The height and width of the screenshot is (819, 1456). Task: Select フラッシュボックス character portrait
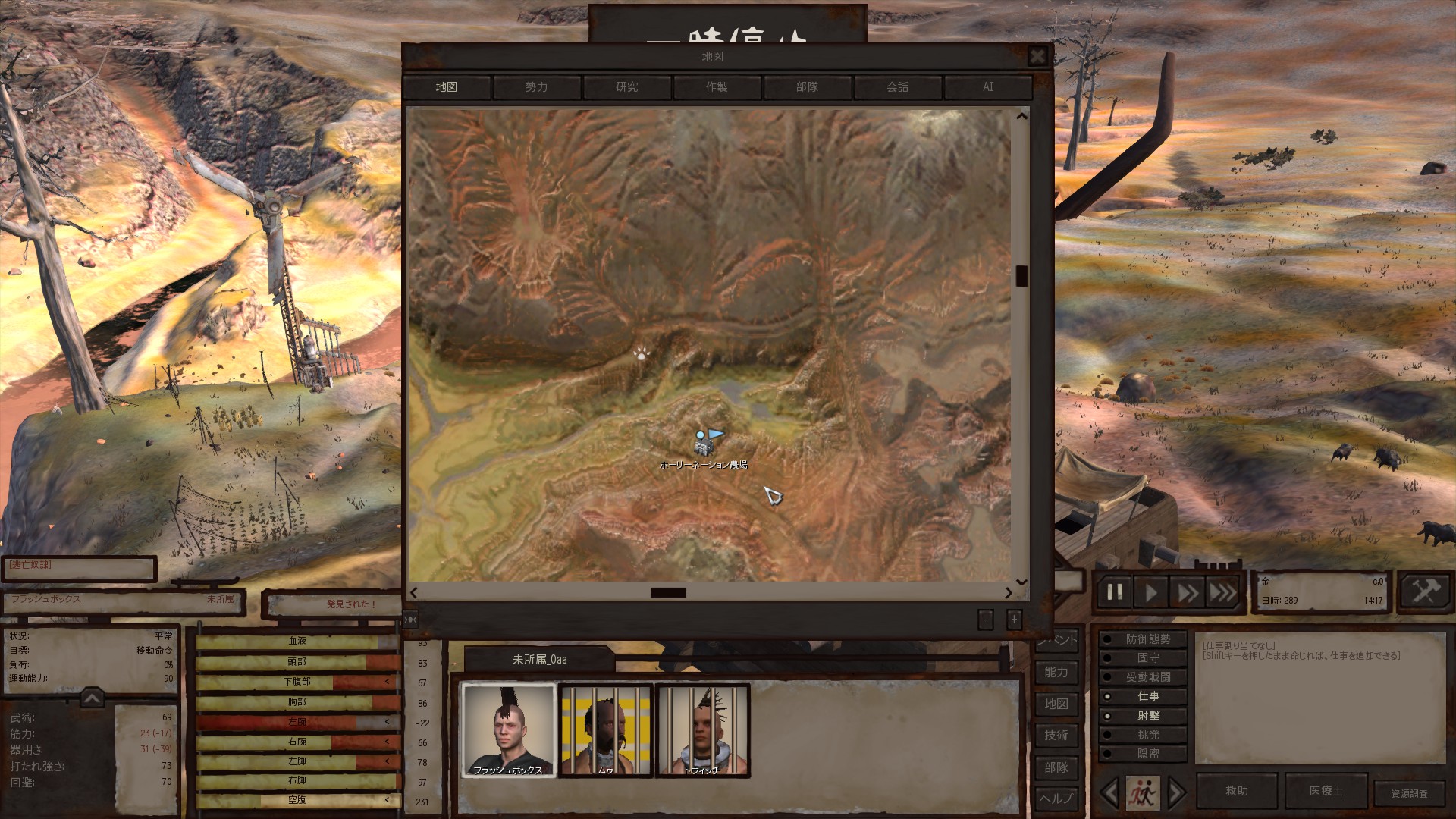point(508,730)
